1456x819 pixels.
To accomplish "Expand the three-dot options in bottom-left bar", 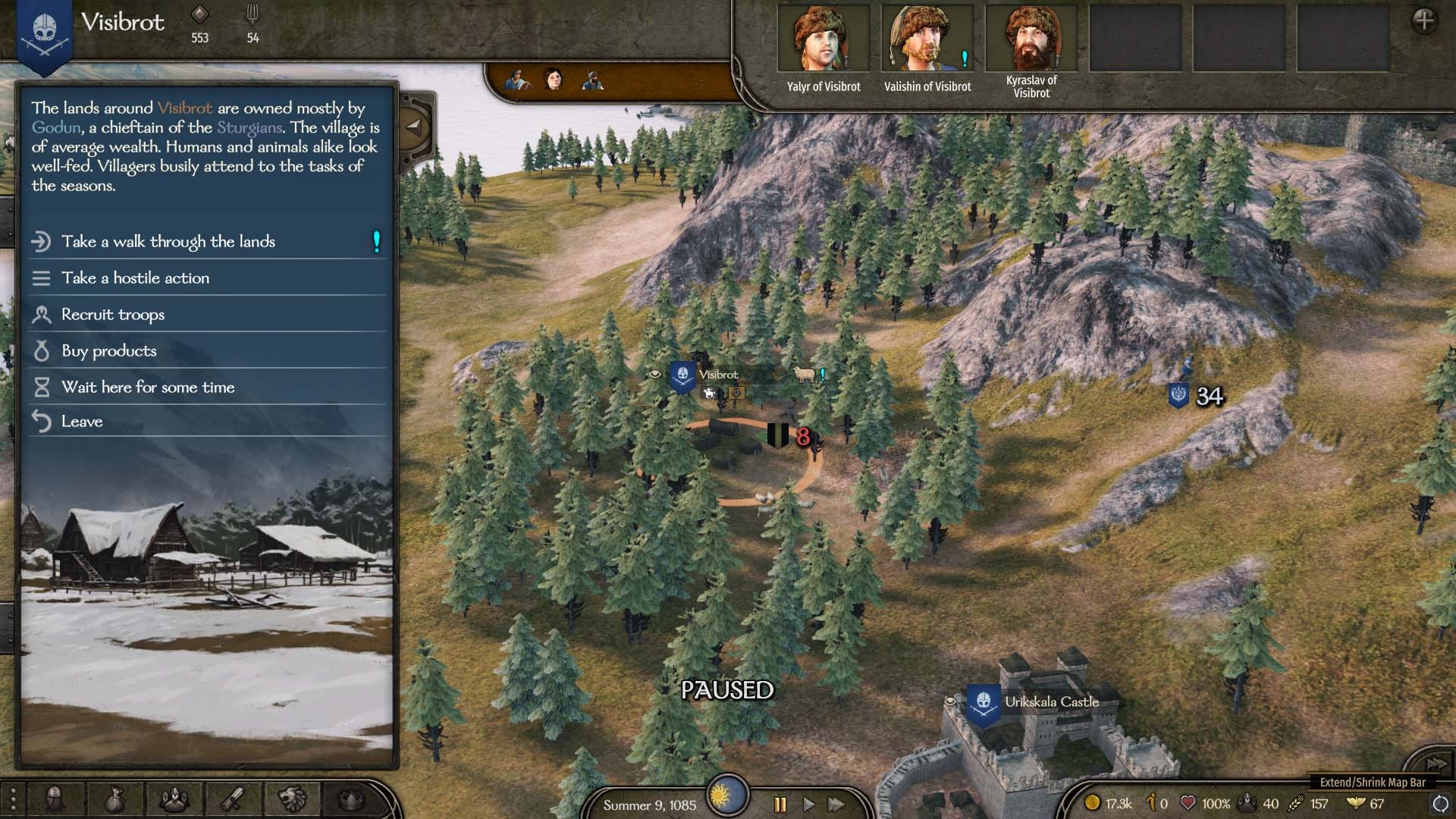I will click(x=14, y=799).
